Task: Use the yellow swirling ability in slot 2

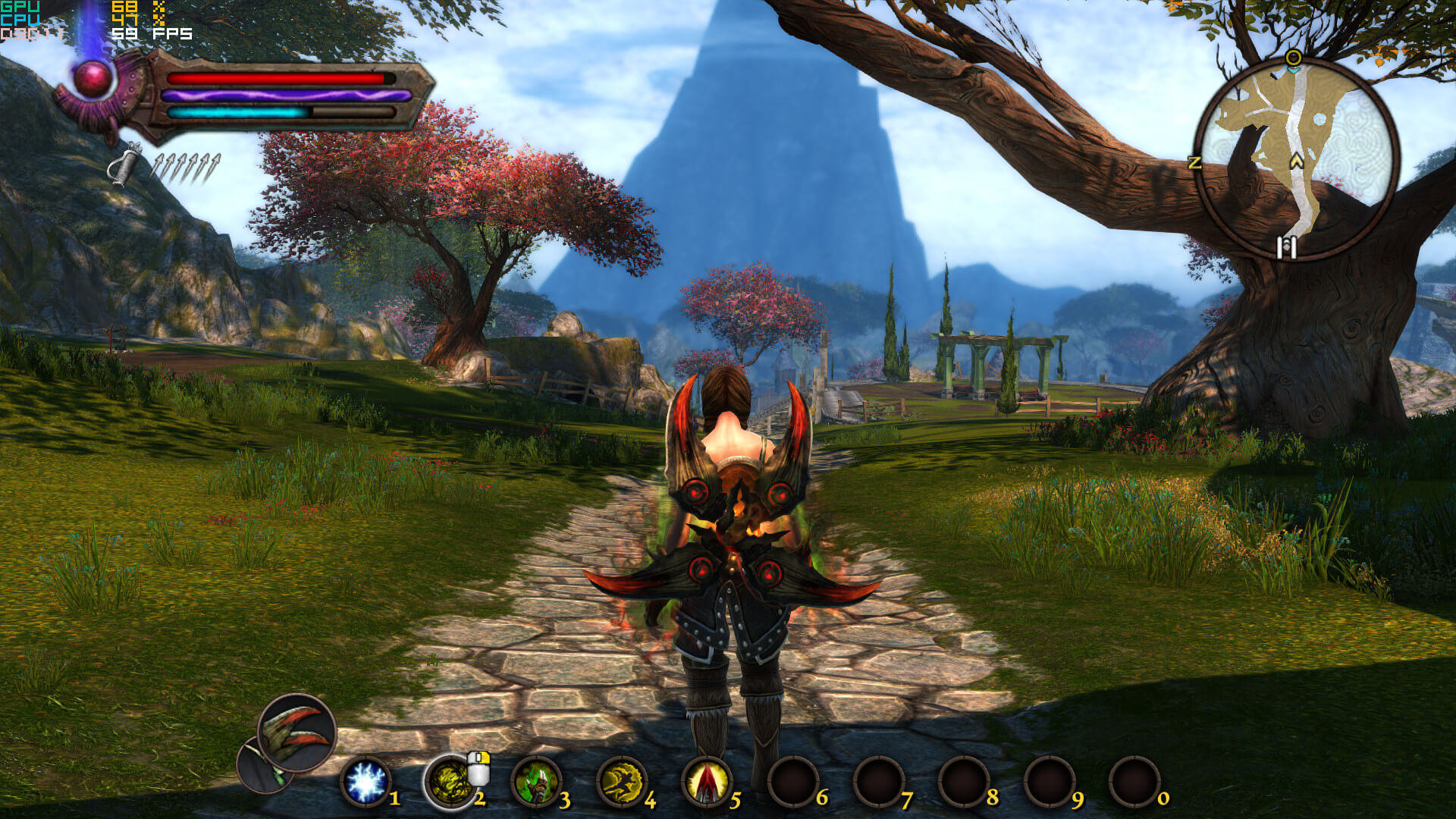Action: [449, 783]
